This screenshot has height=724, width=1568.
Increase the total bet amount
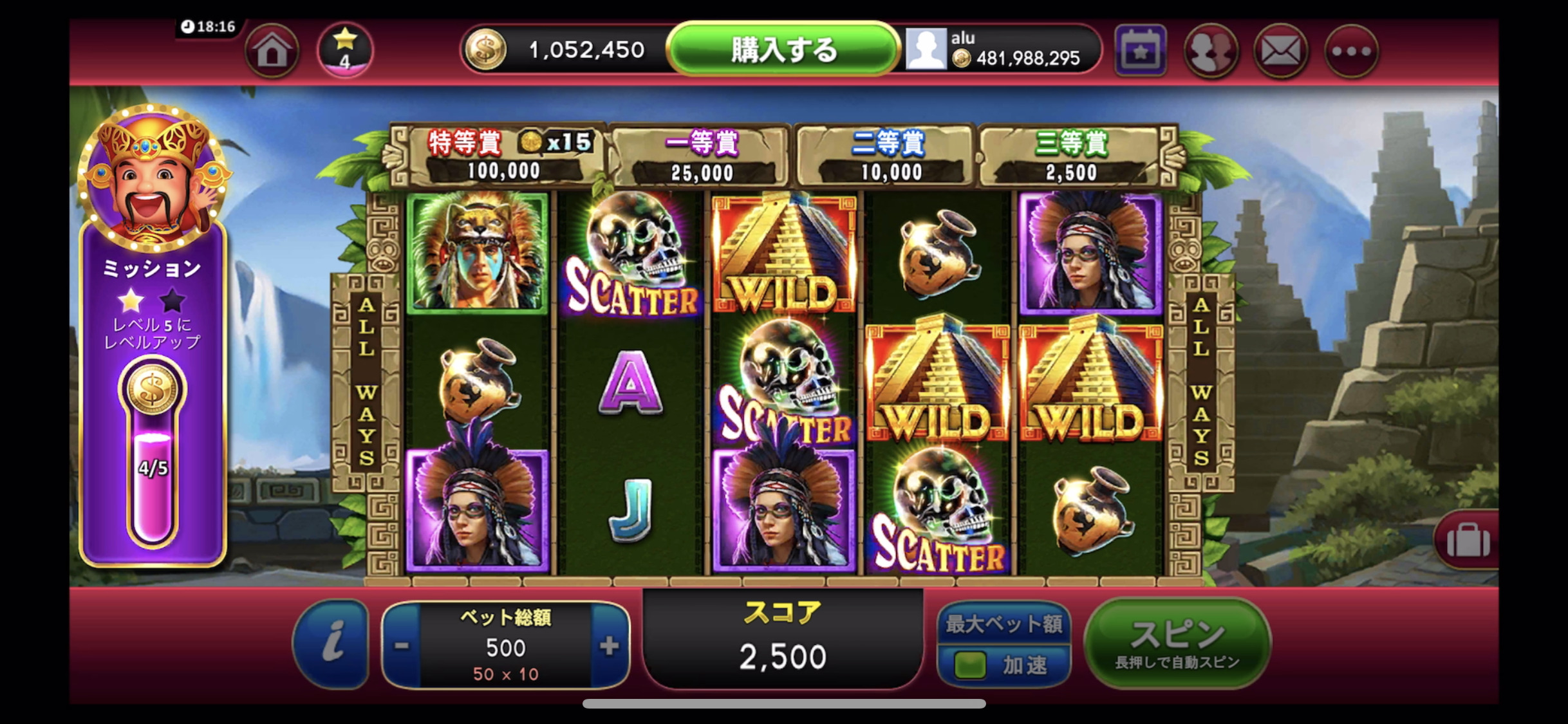tap(608, 645)
